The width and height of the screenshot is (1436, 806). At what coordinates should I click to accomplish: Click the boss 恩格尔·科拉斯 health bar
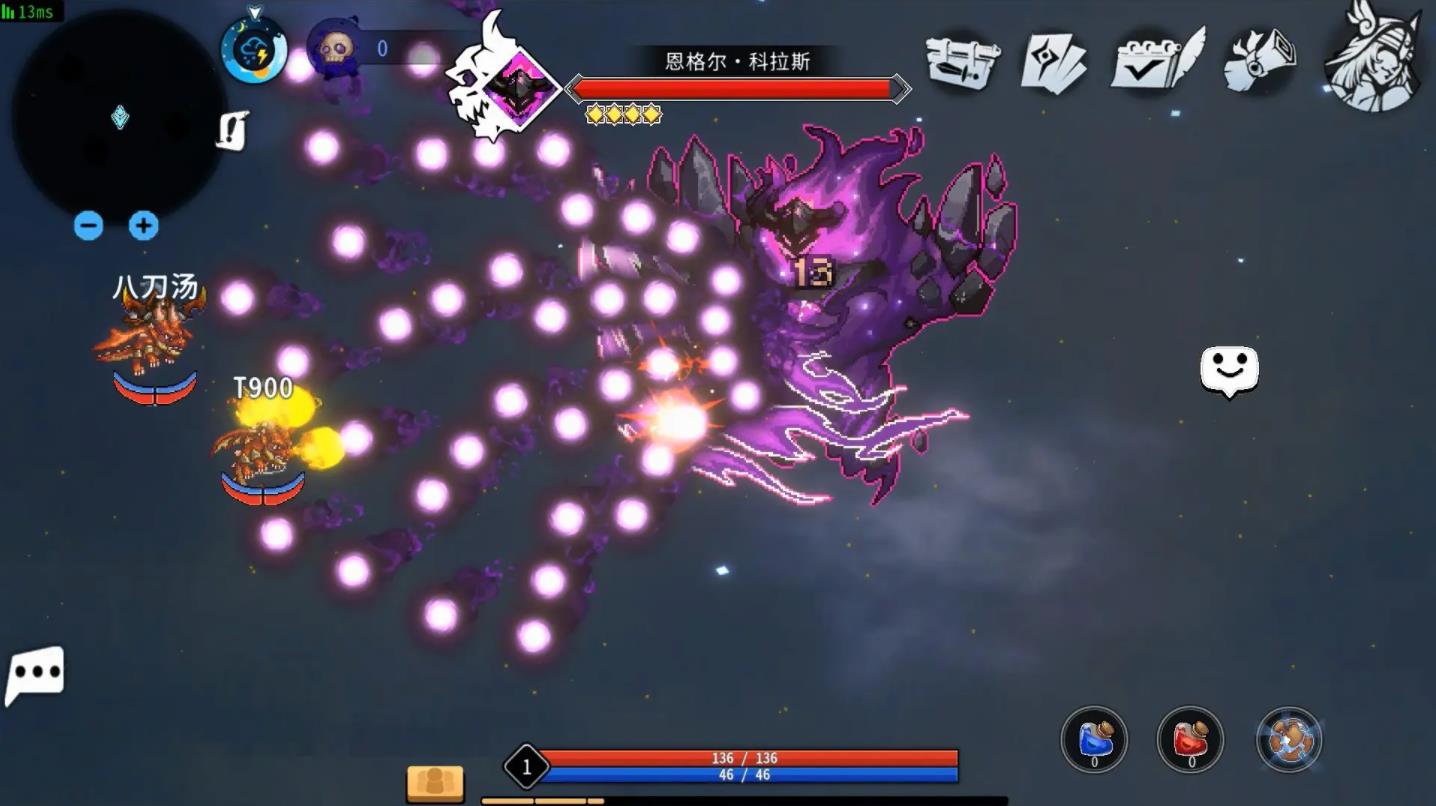pos(737,88)
